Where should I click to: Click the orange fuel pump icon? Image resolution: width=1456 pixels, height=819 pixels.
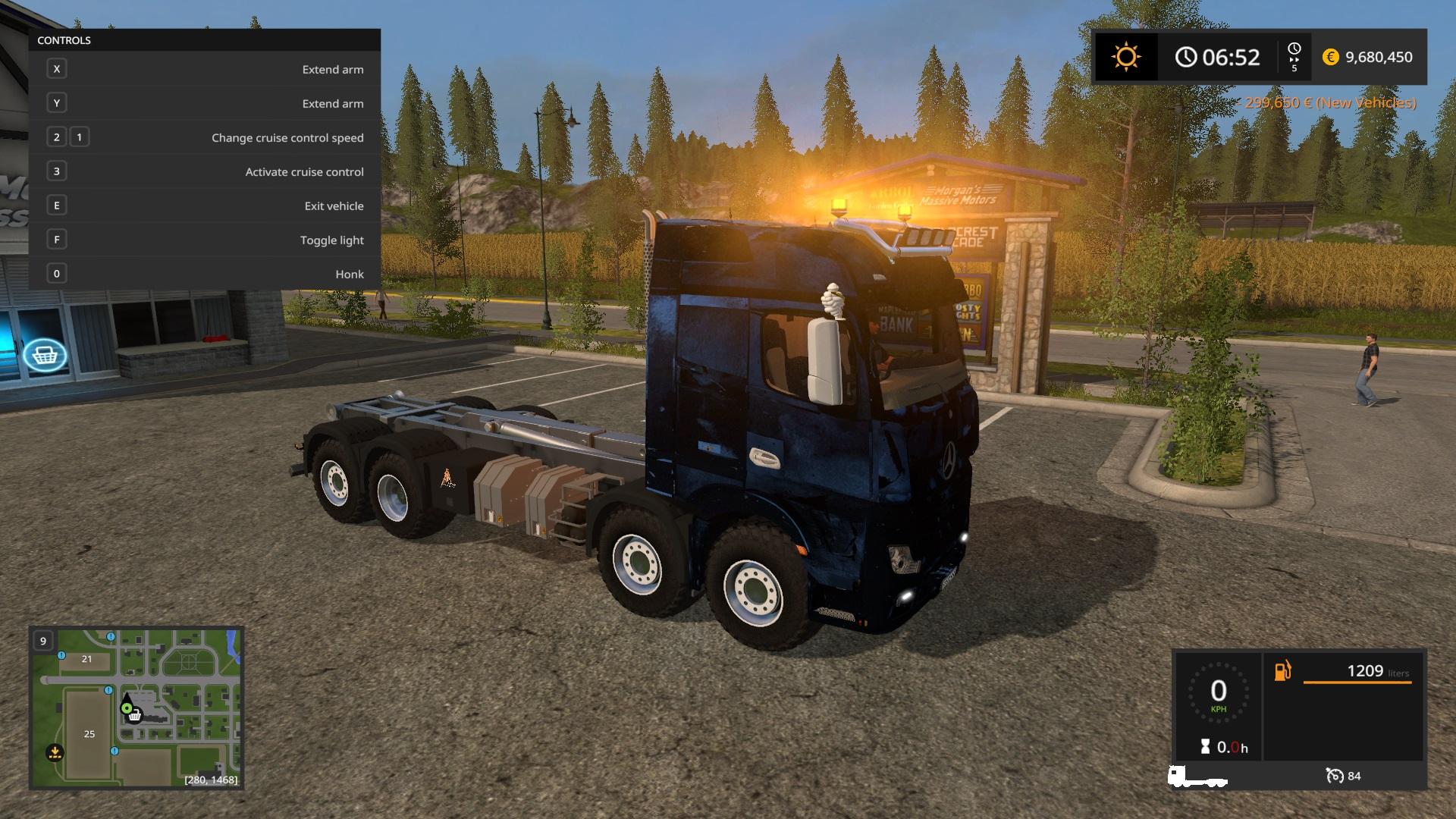pos(1282,671)
